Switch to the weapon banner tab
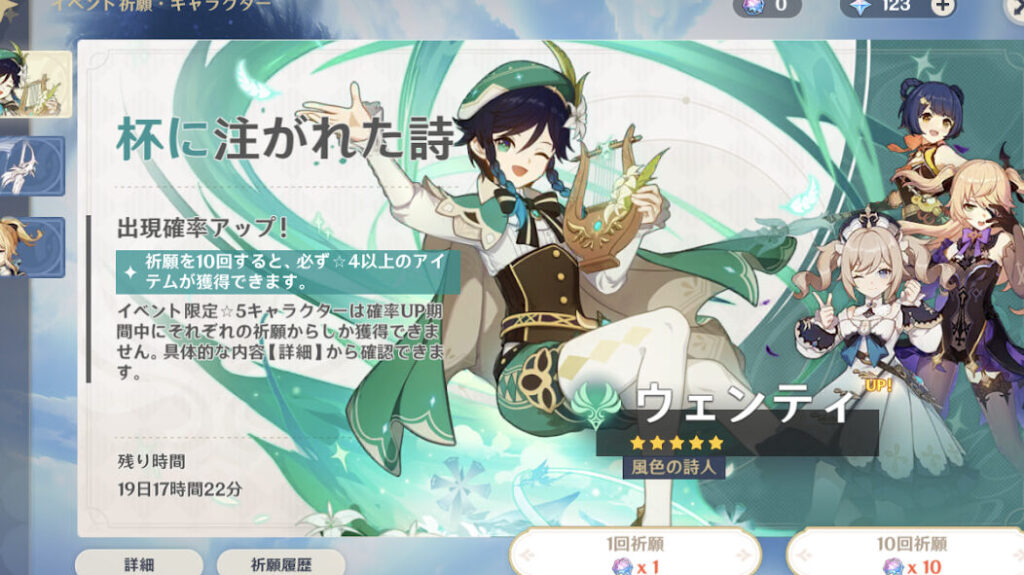The height and width of the screenshot is (575, 1024). (x=34, y=165)
